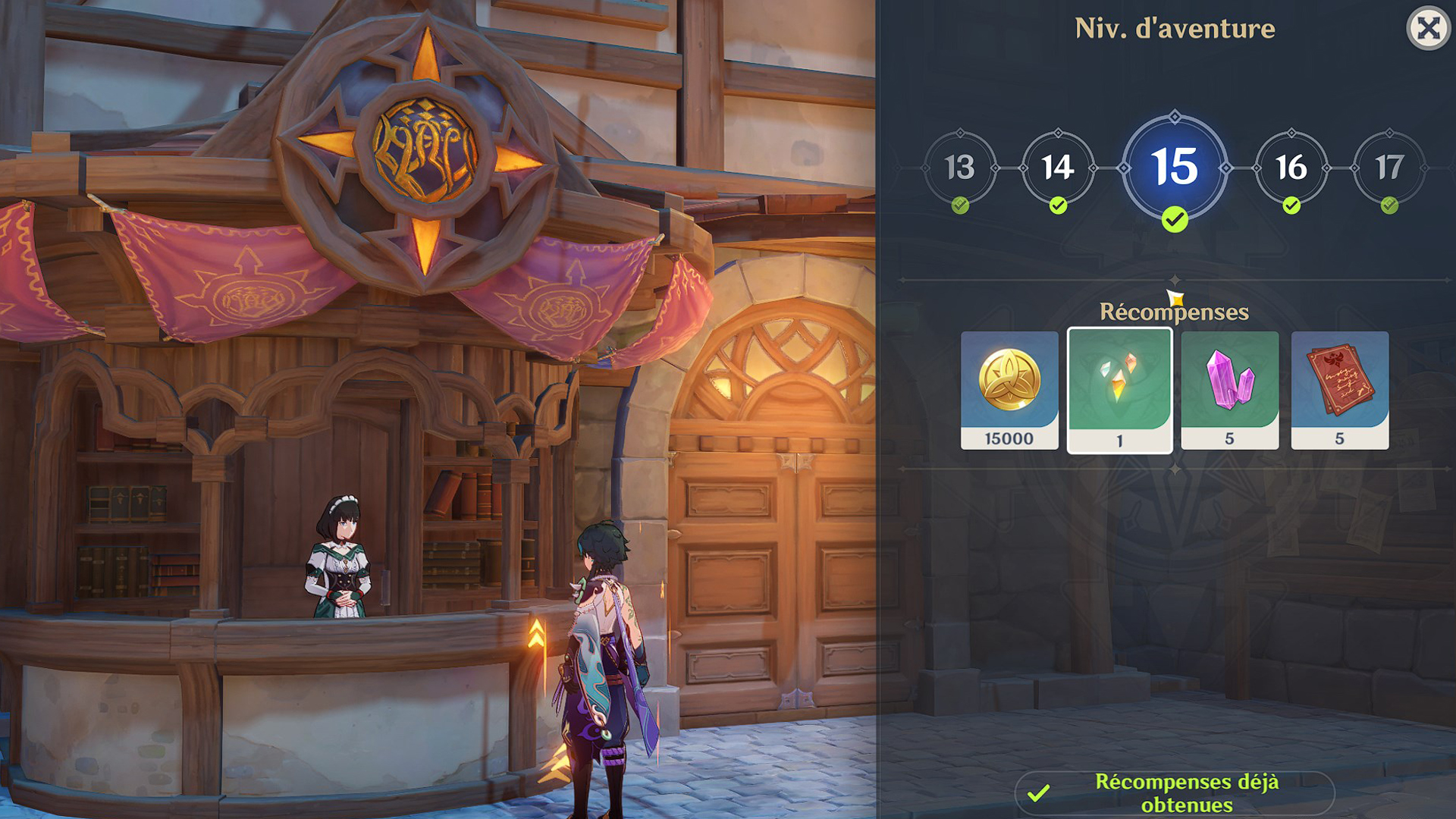Select adventure level 16

(x=1291, y=168)
